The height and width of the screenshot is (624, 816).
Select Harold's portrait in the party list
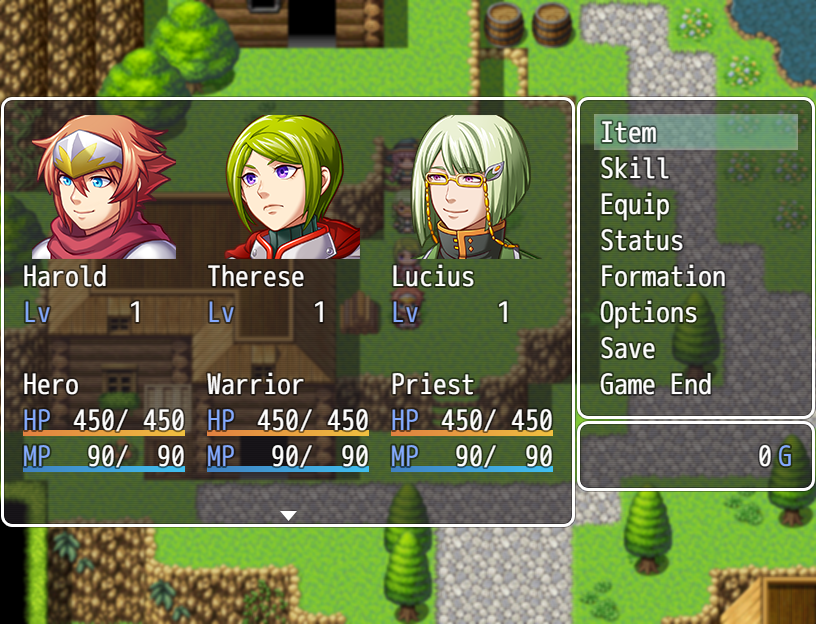[x=103, y=187]
